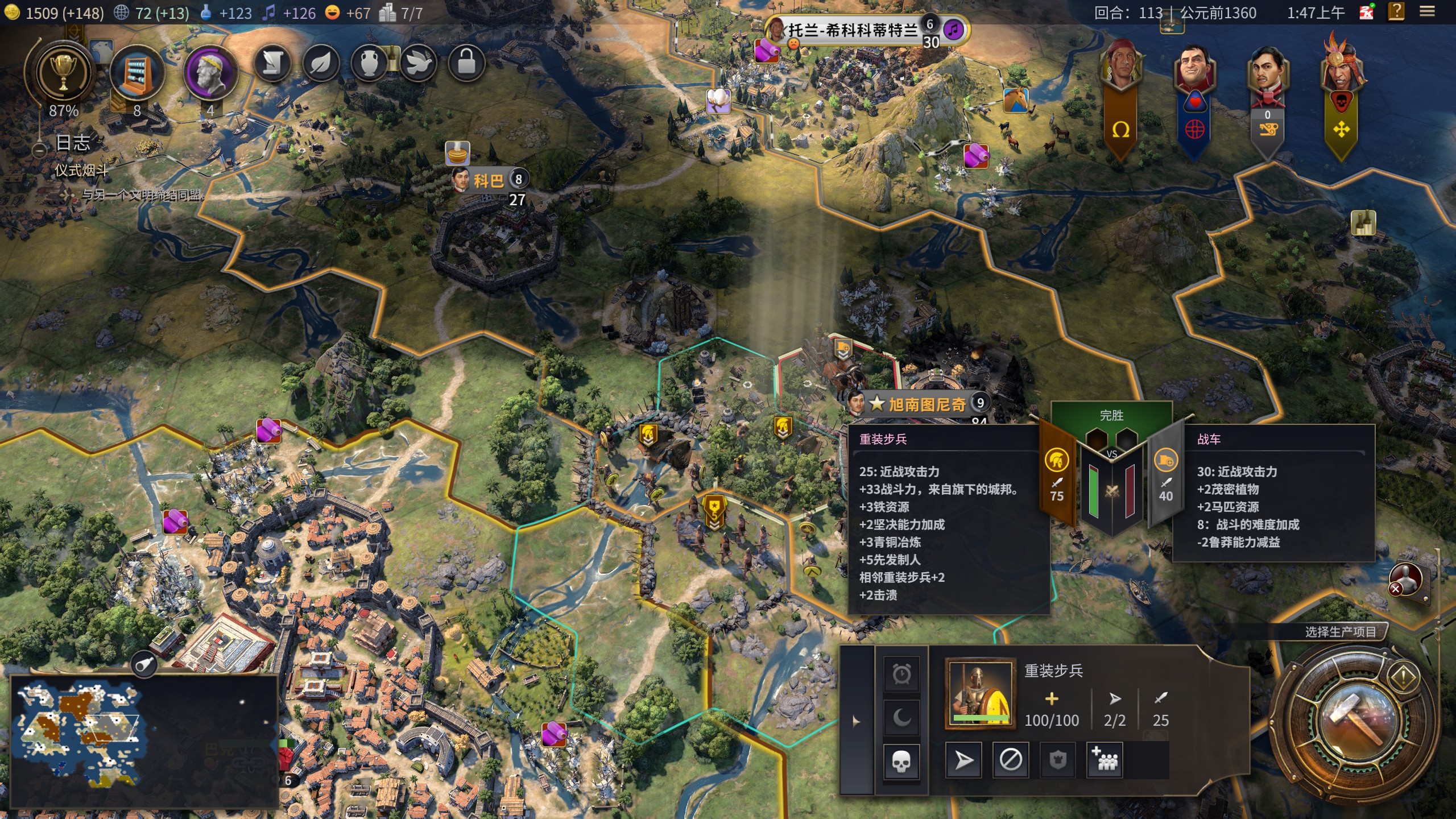Open the amphora vase resources panel
The height and width of the screenshot is (819, 1456).
[370, 63]
